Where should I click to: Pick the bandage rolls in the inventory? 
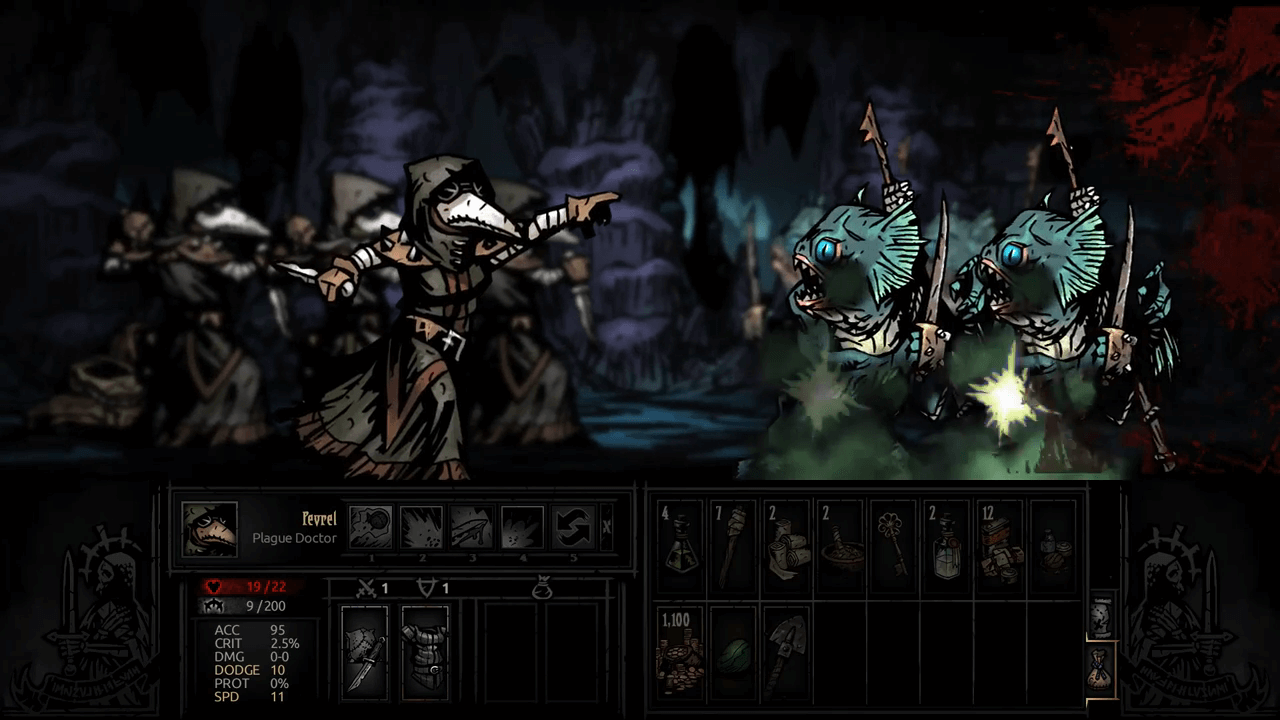coord(787,544)
